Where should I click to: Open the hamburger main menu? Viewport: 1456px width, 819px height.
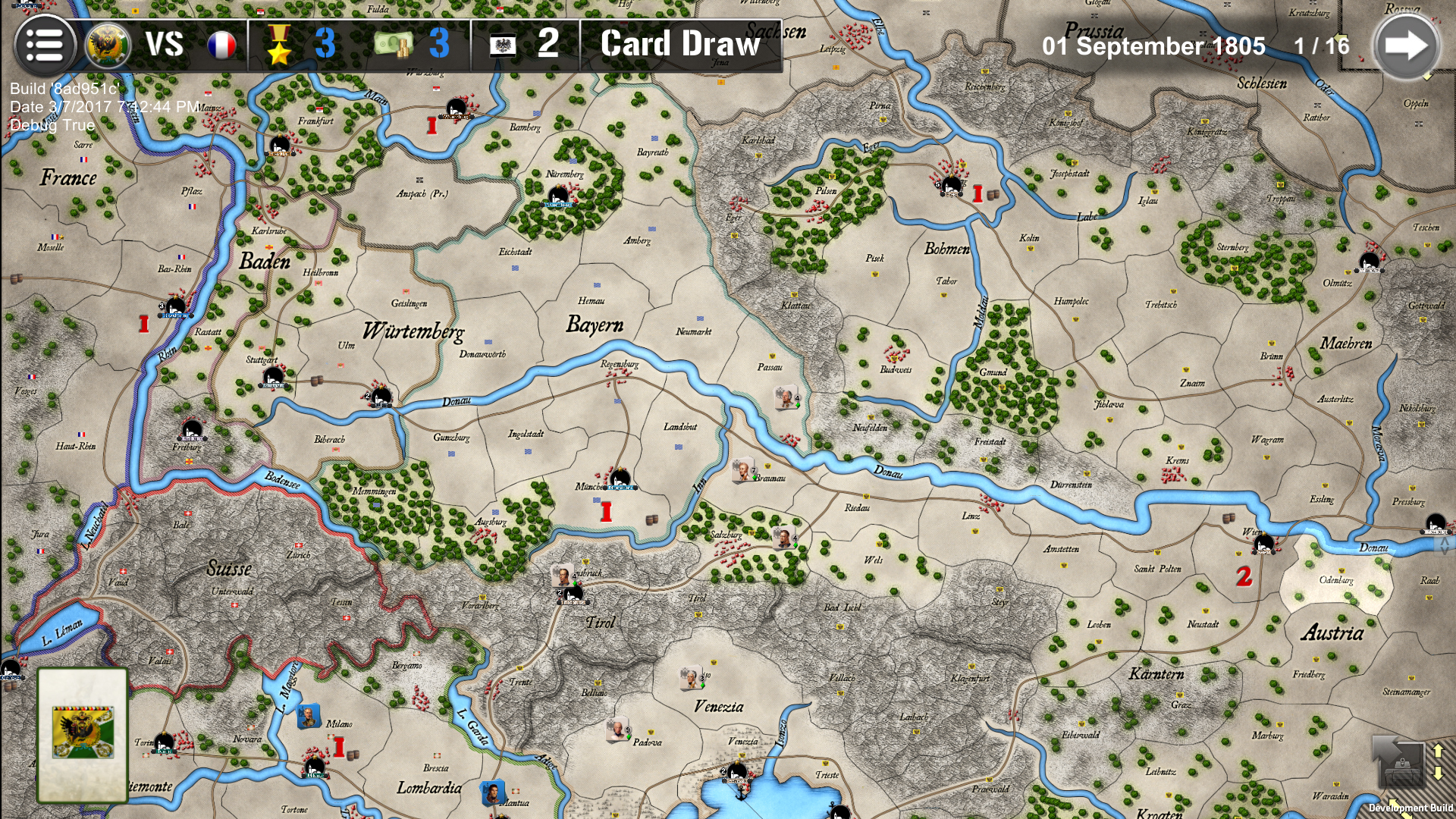47,45
